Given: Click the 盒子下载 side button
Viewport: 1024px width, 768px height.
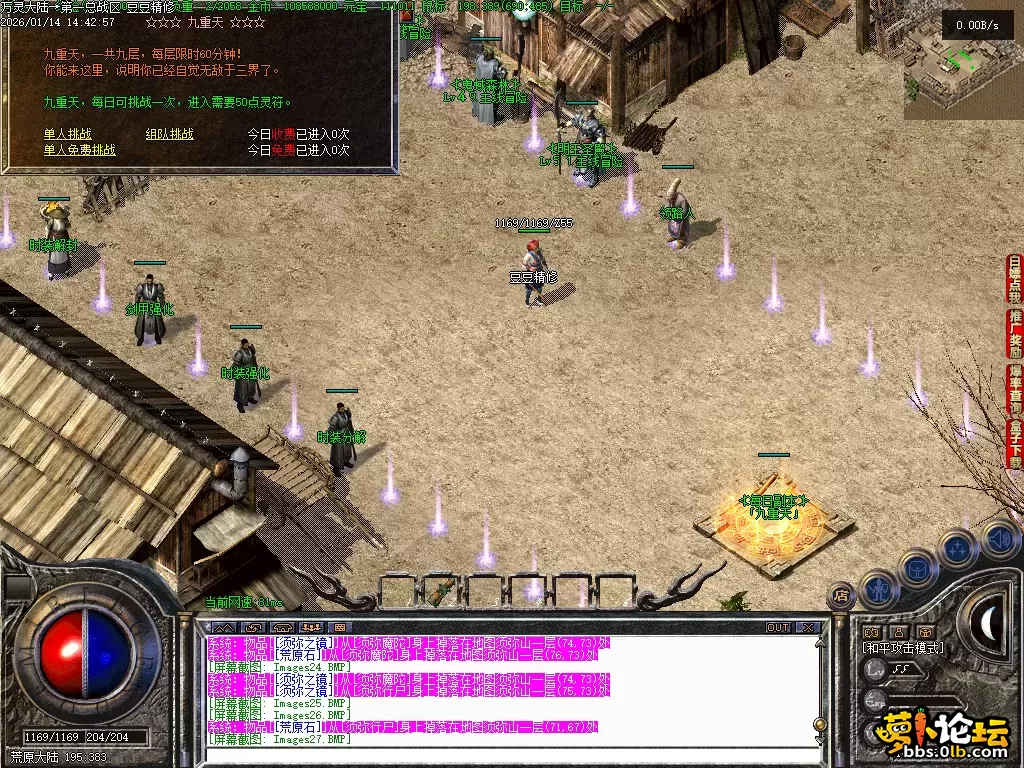Looking at the screenshot, I should 1015,444.
